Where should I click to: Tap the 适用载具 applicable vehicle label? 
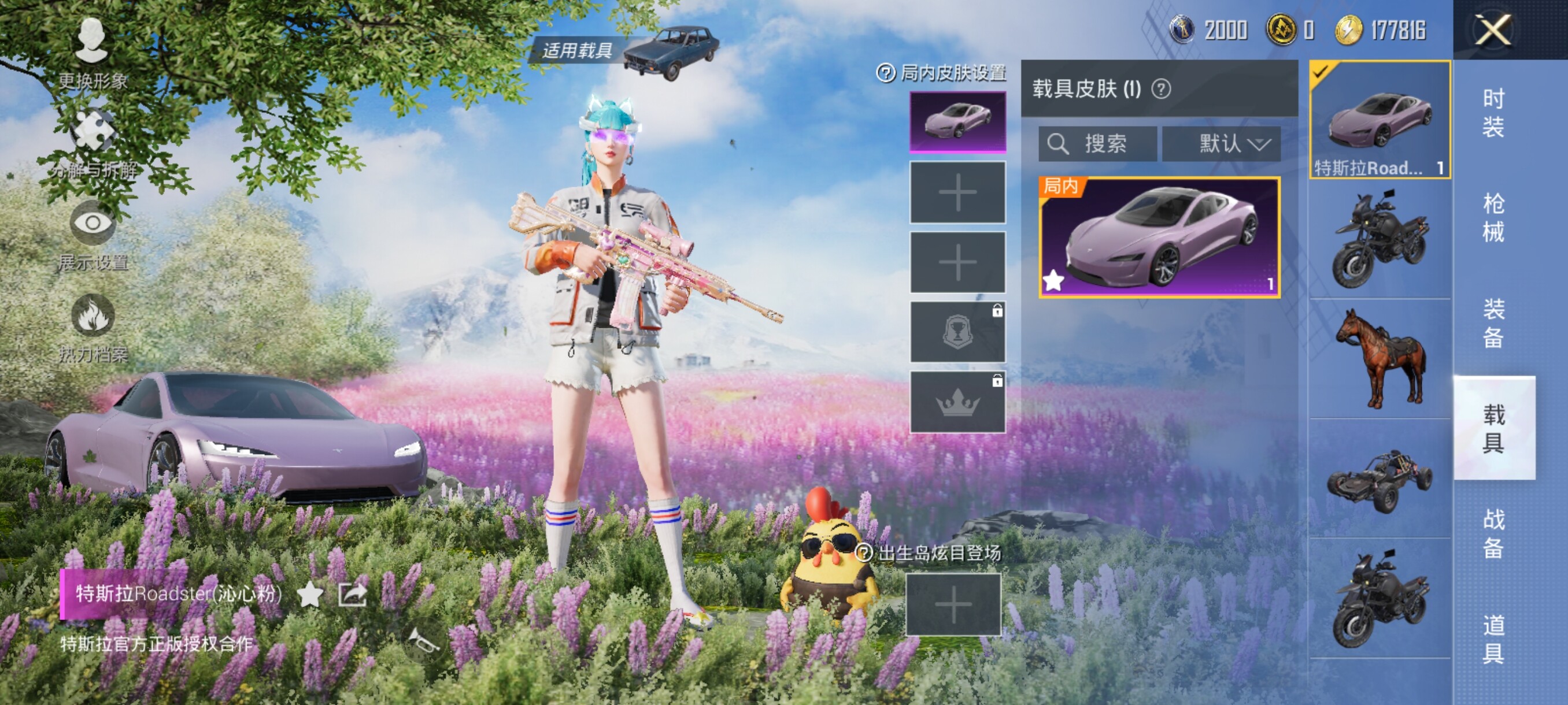[x=576, y=50]
